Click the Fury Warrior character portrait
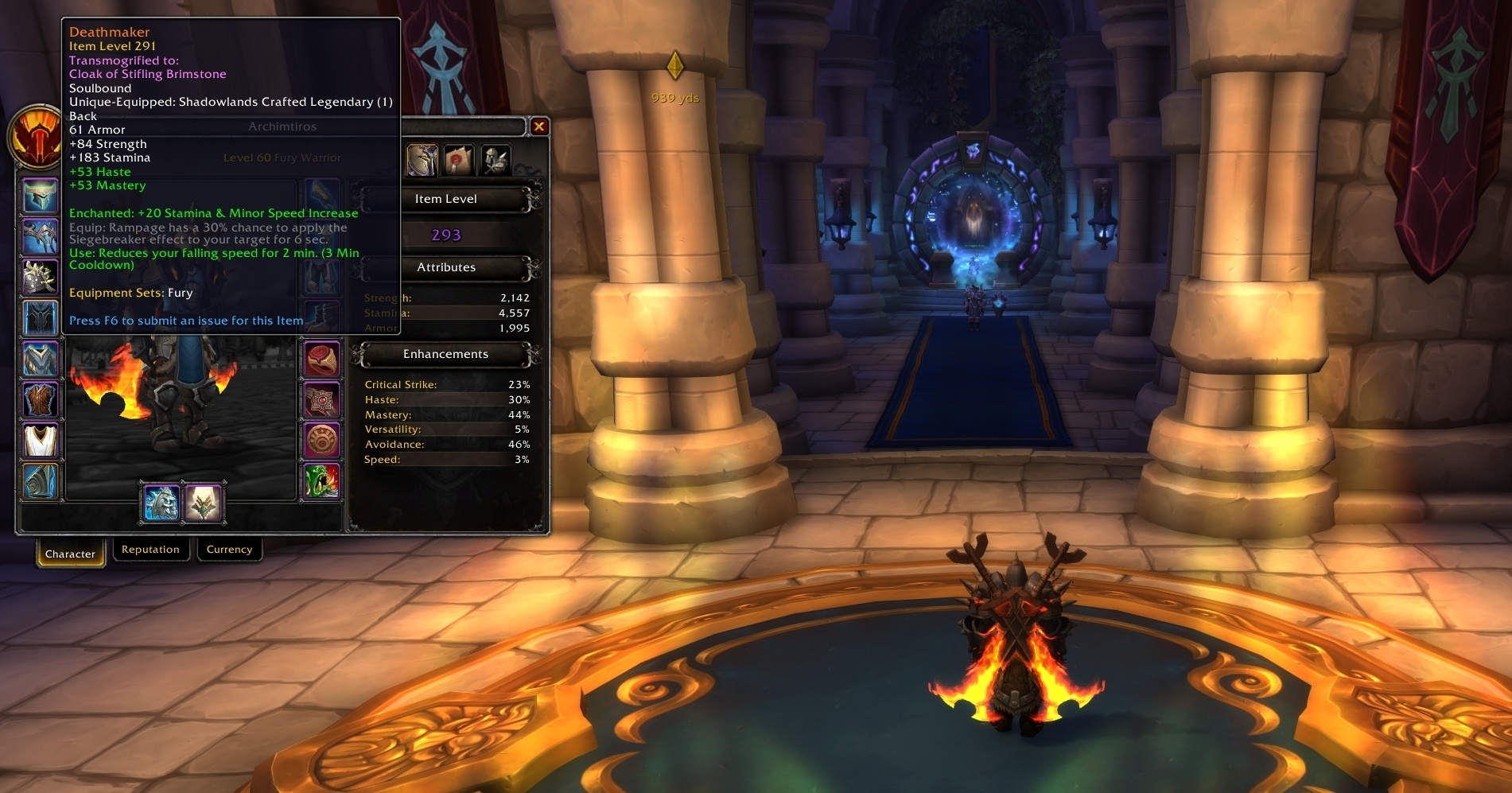 [35, 137]
